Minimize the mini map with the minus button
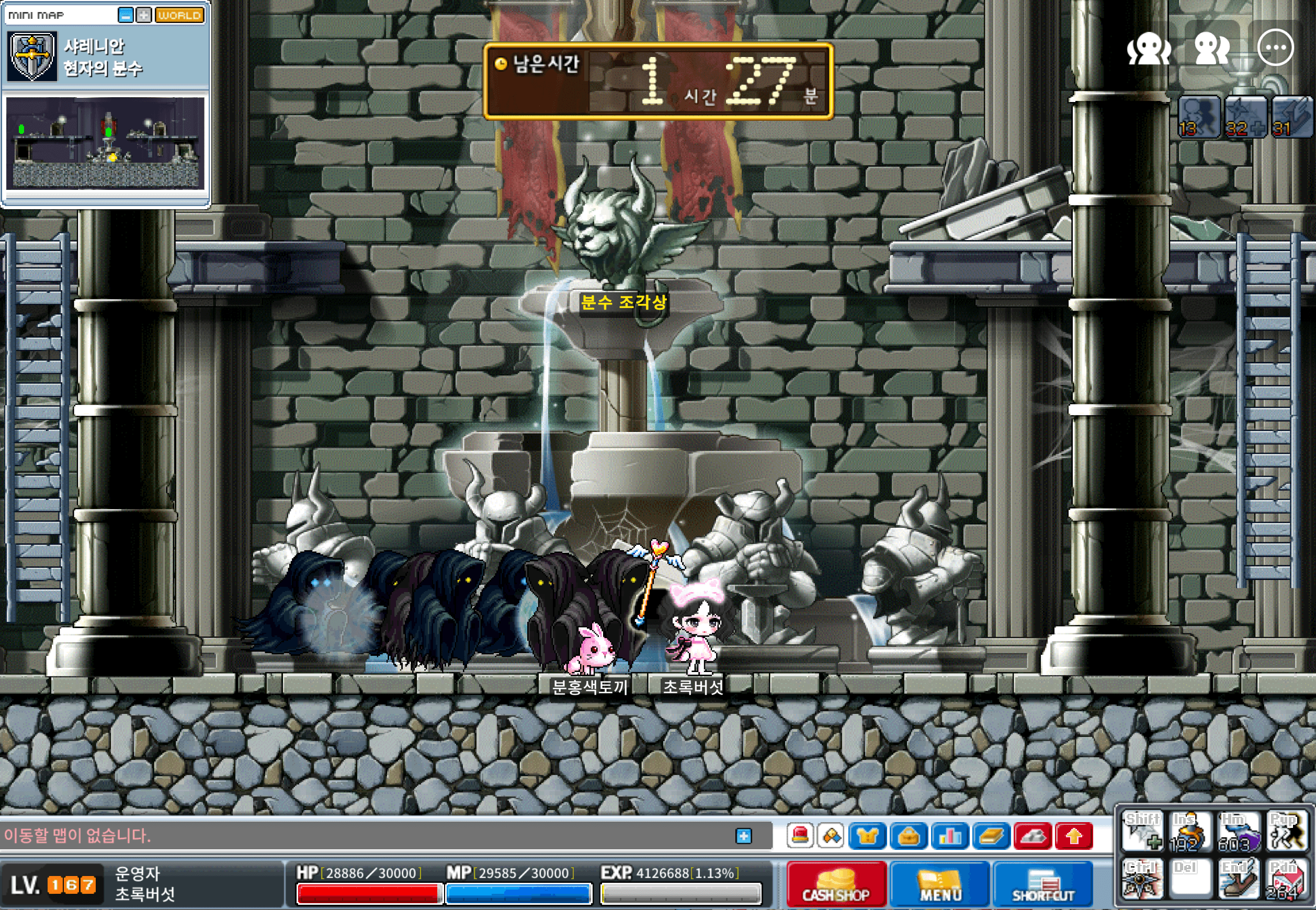Image resolution: width=1316 pixels, height=910 pixels. click(x=126, y=15)
